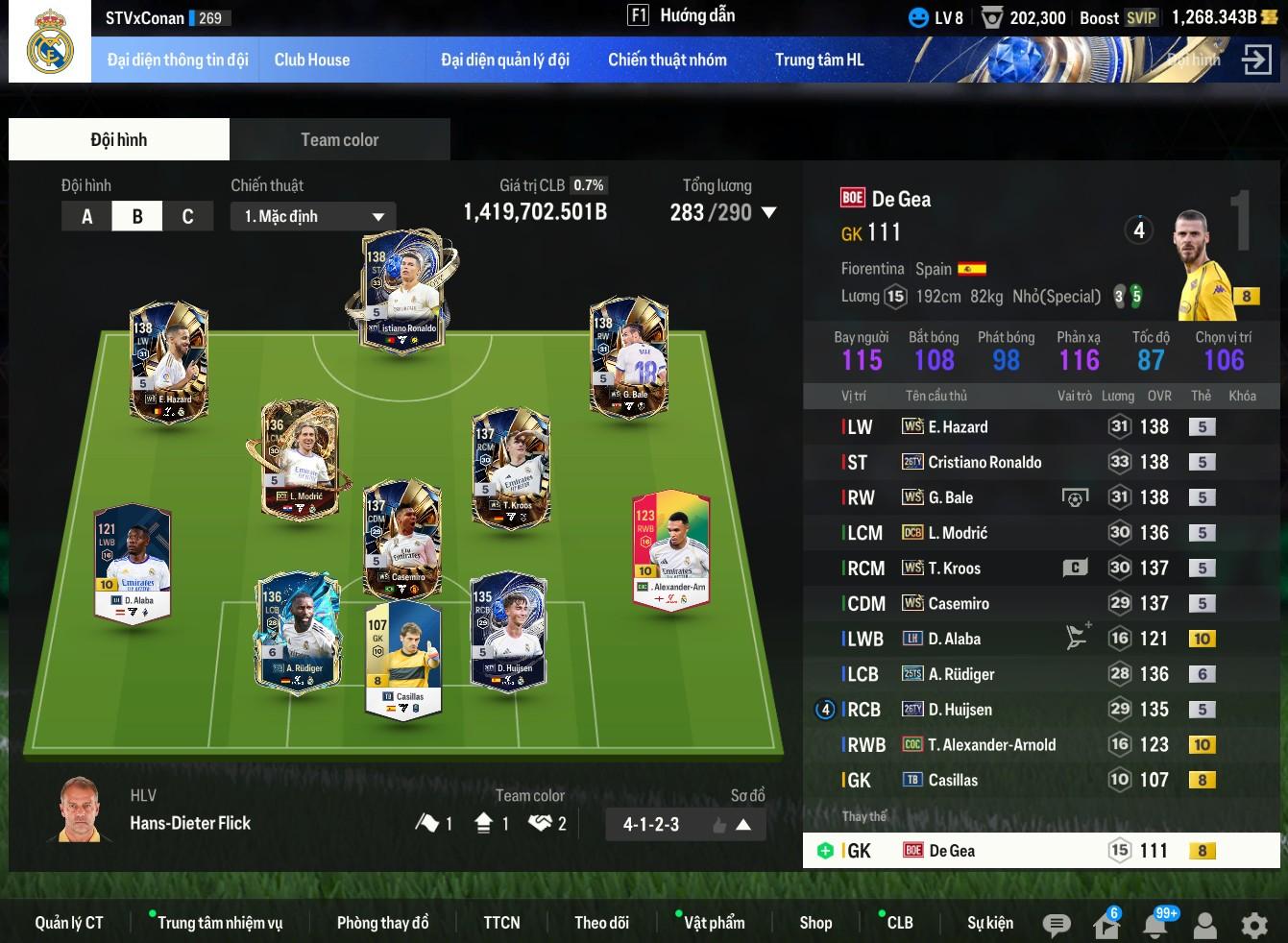
Task: Select squad preset A
Action: pyautogui.click(x=86, y=216)
